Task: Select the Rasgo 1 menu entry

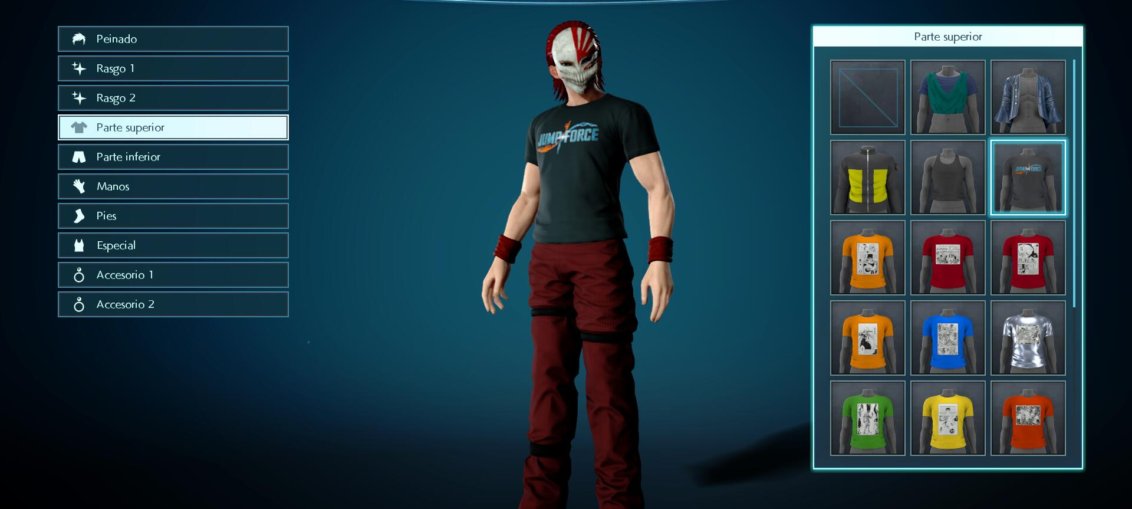Action: point(173,69)
